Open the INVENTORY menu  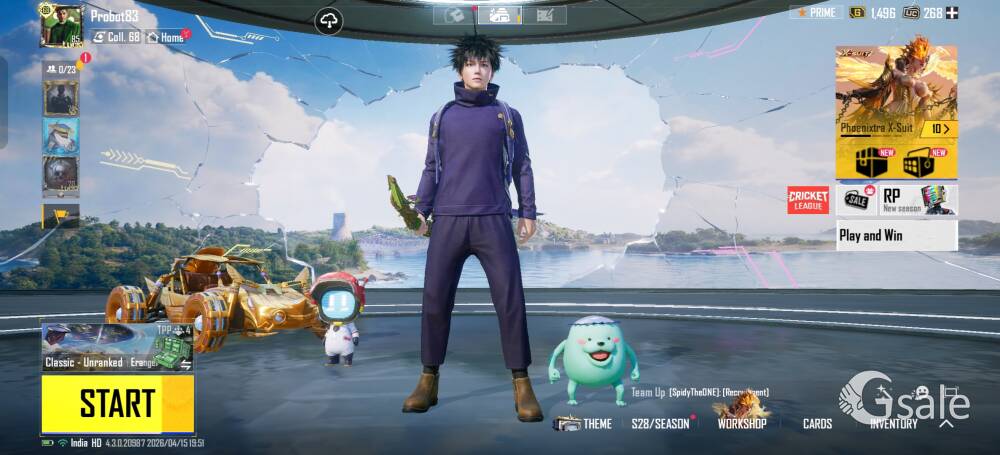coord(893,424)
